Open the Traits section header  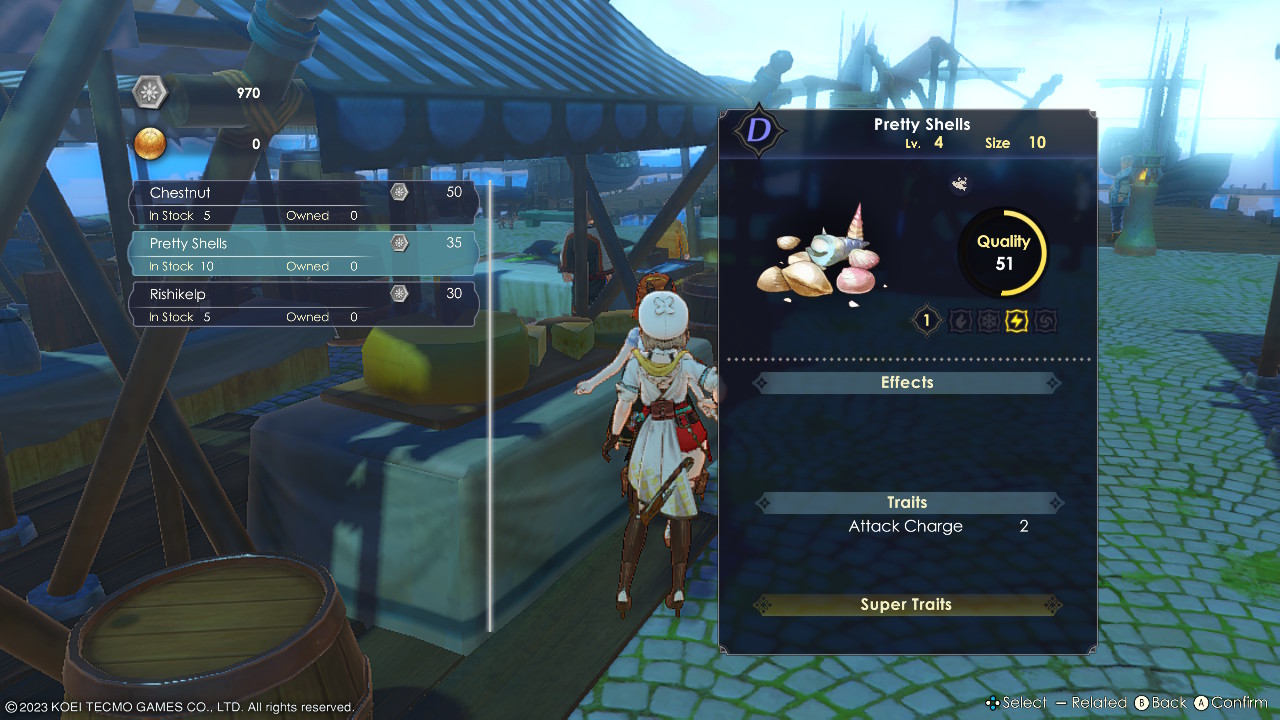pos(907,503)
